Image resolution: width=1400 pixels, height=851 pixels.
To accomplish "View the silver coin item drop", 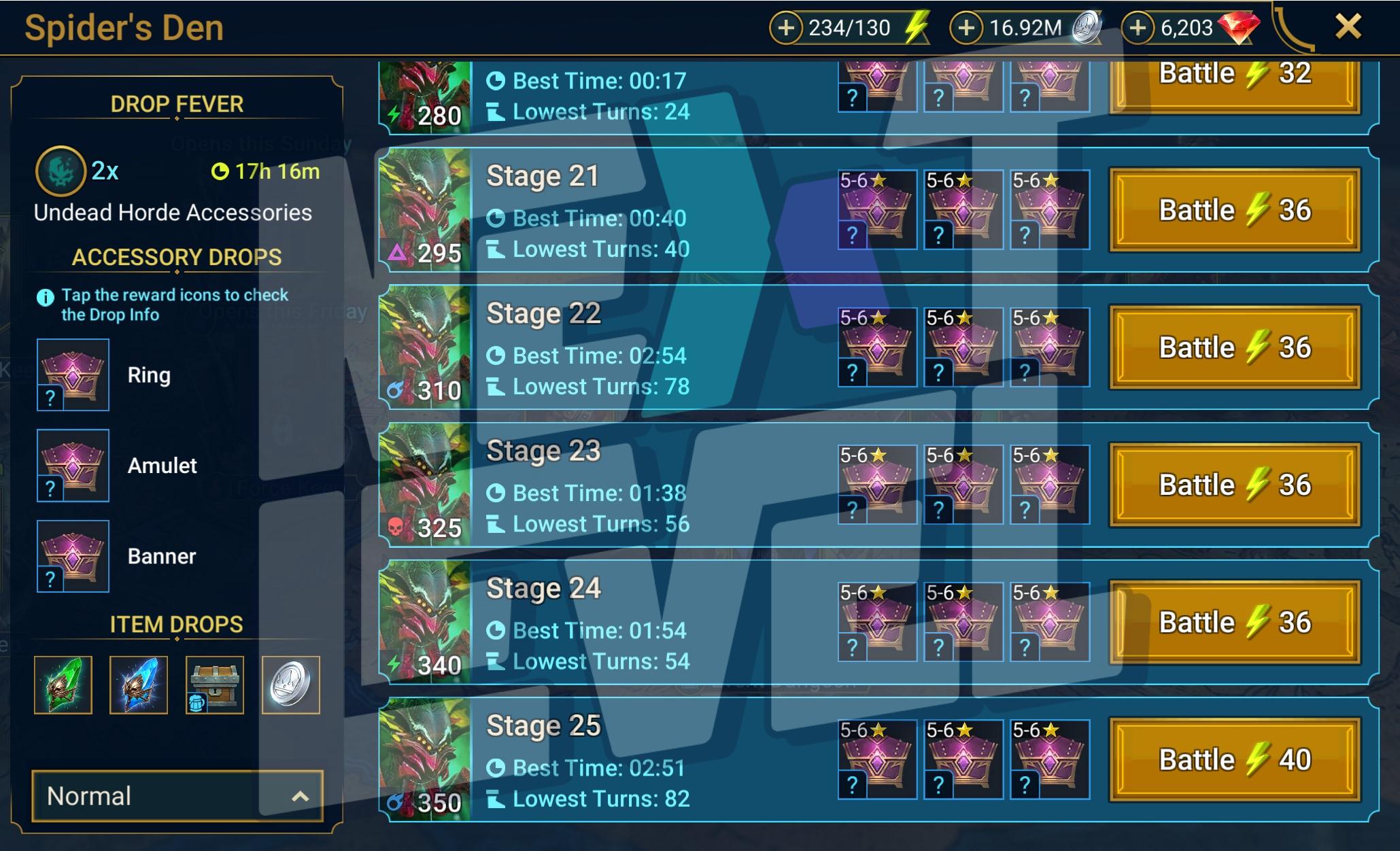I will click(x=291, y=684).
